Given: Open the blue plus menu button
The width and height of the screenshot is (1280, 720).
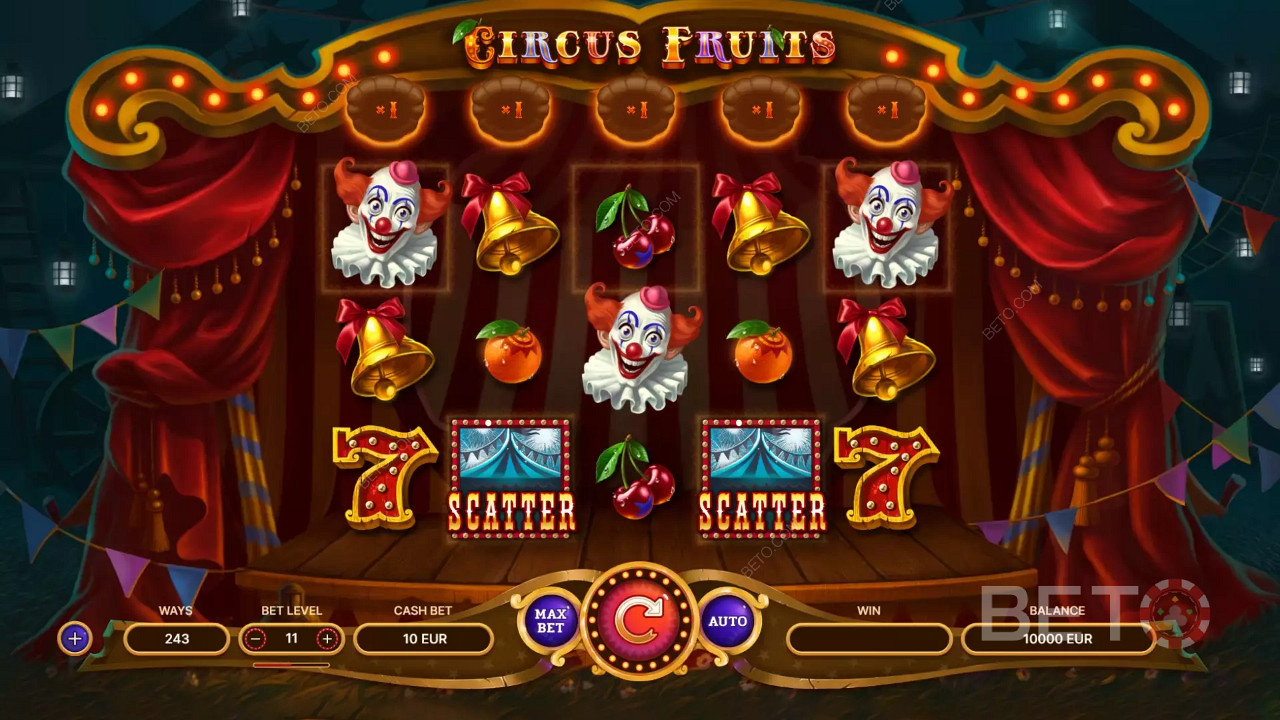Looking at the screenshot, I should pyautogui.click(x=75, y=638).
